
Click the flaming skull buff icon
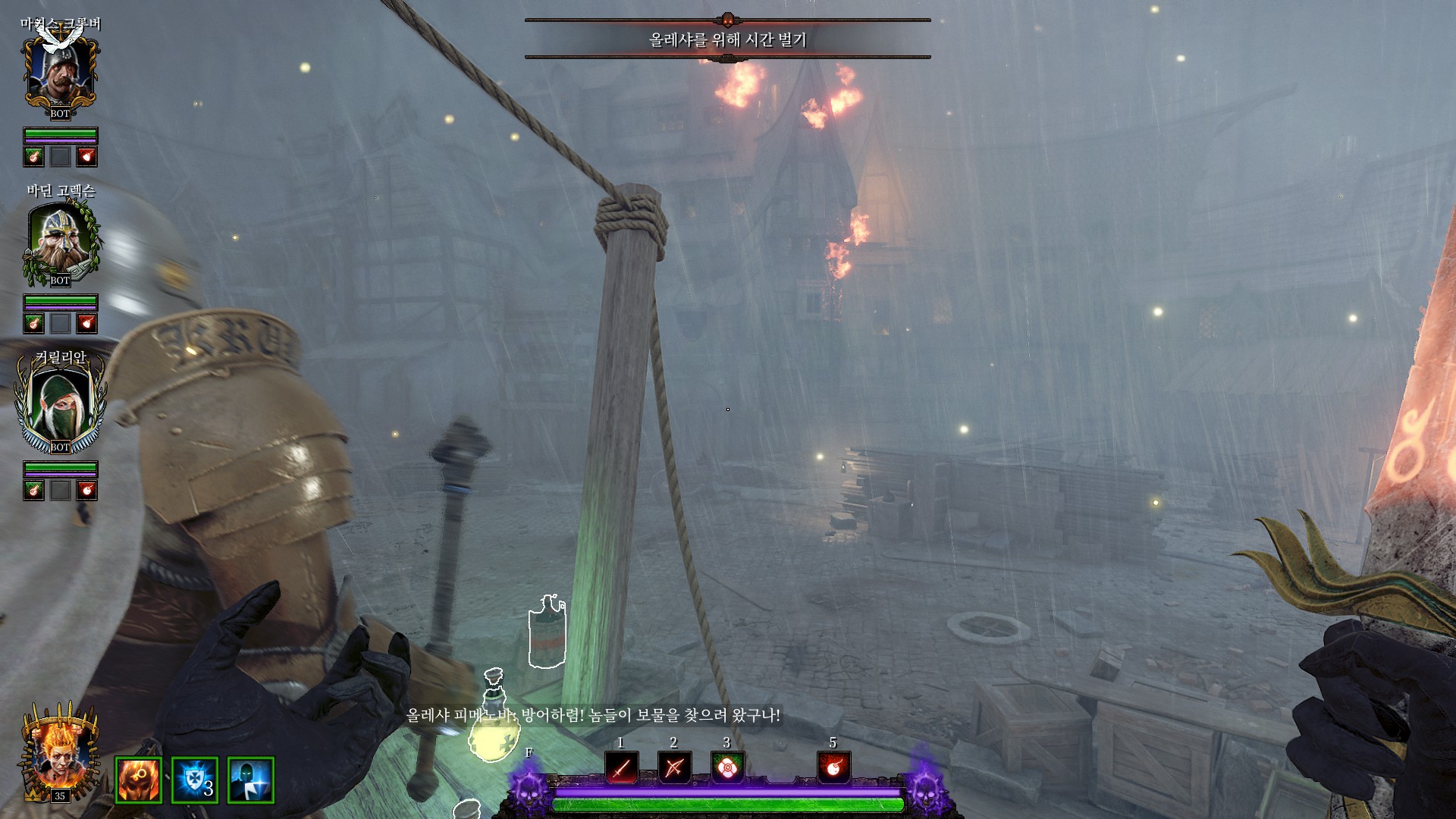point(139,780)
